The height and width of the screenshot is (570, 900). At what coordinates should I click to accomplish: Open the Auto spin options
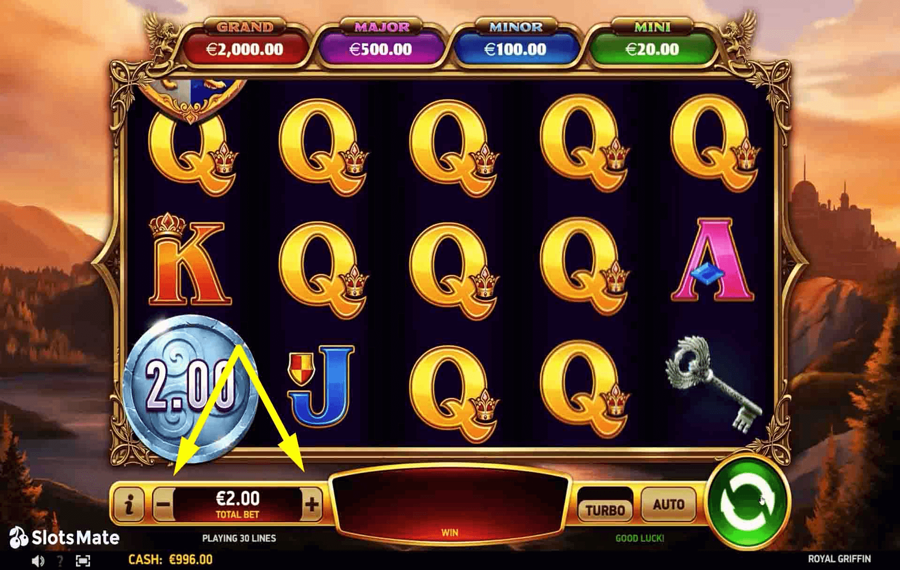click(x=668, y=505)
